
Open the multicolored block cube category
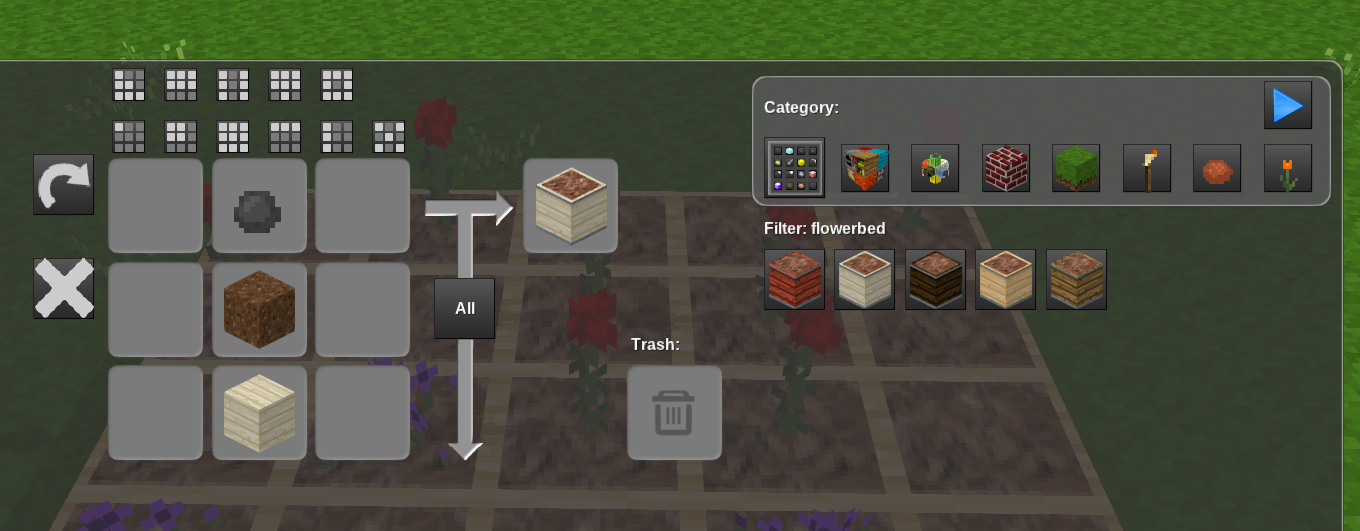click(865, 168)
